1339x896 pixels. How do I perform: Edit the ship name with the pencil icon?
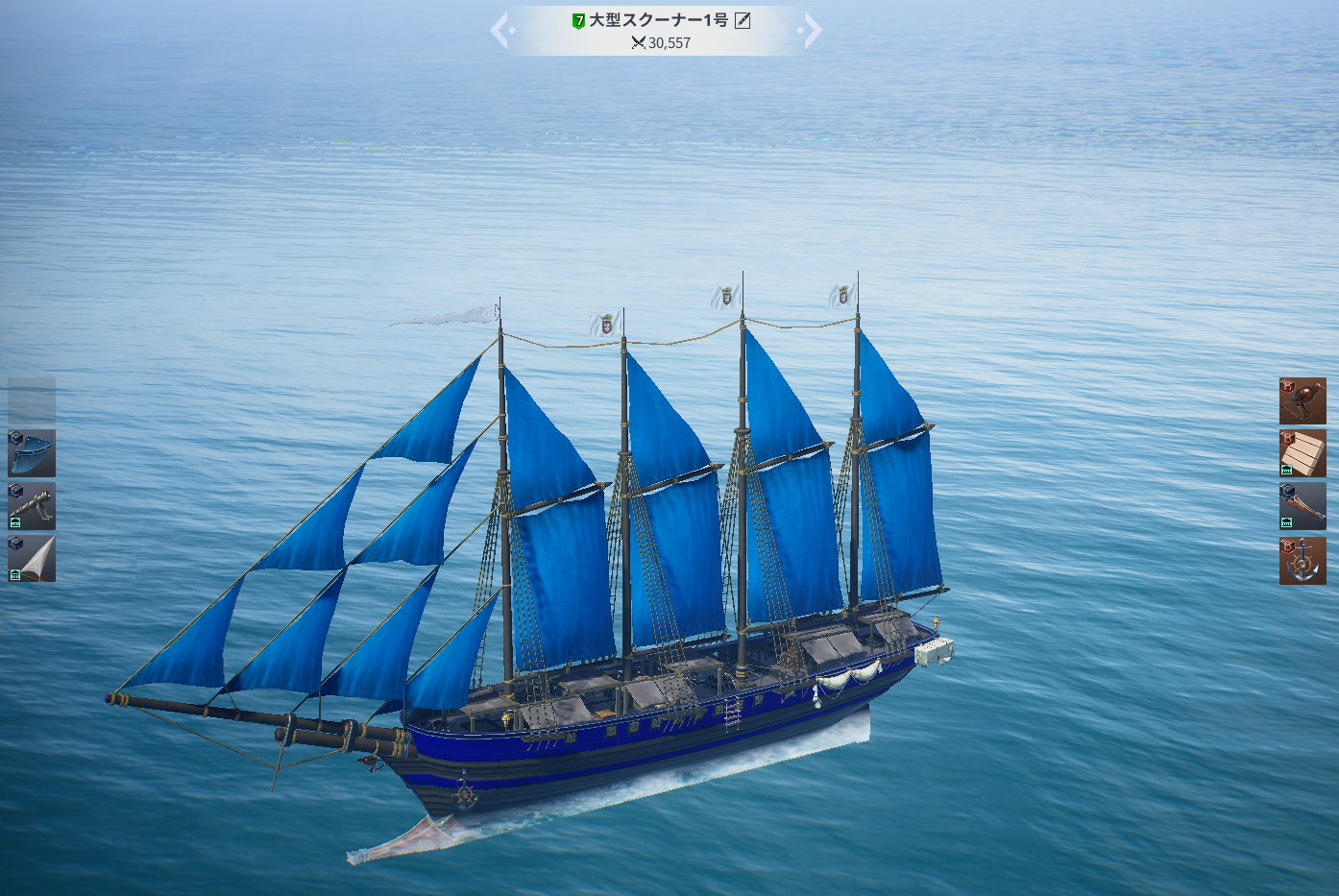pyautogui.click(x=743, y=20)
